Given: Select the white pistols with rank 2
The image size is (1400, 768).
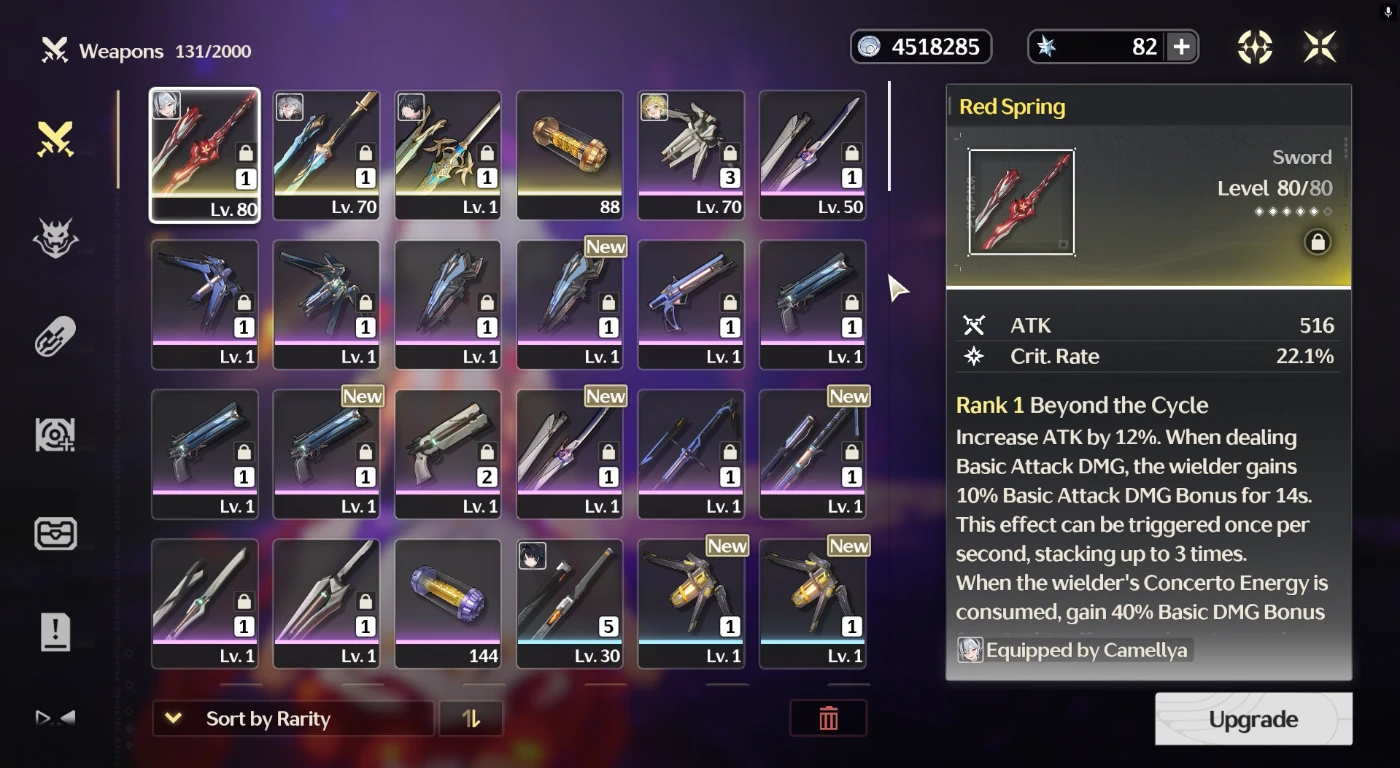Looking at the screenshot, I should (448, 454).
